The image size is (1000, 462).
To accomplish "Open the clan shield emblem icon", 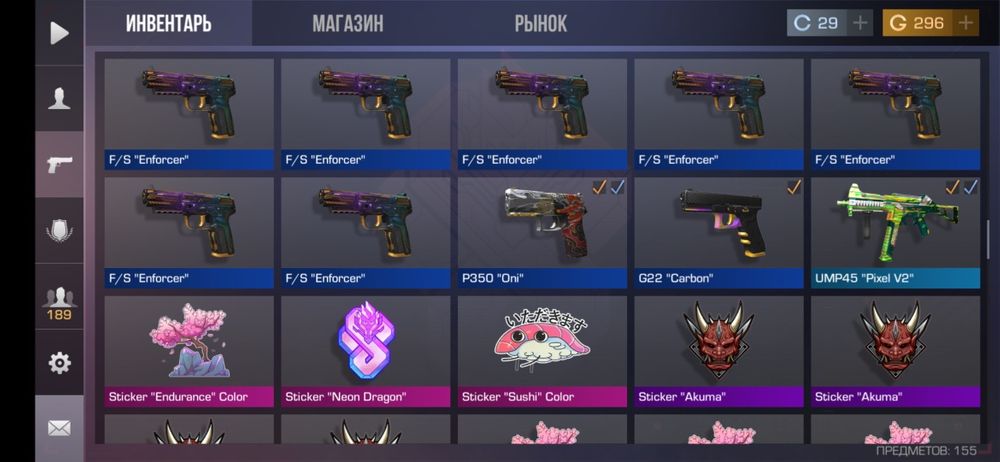I will pos(60,231).
